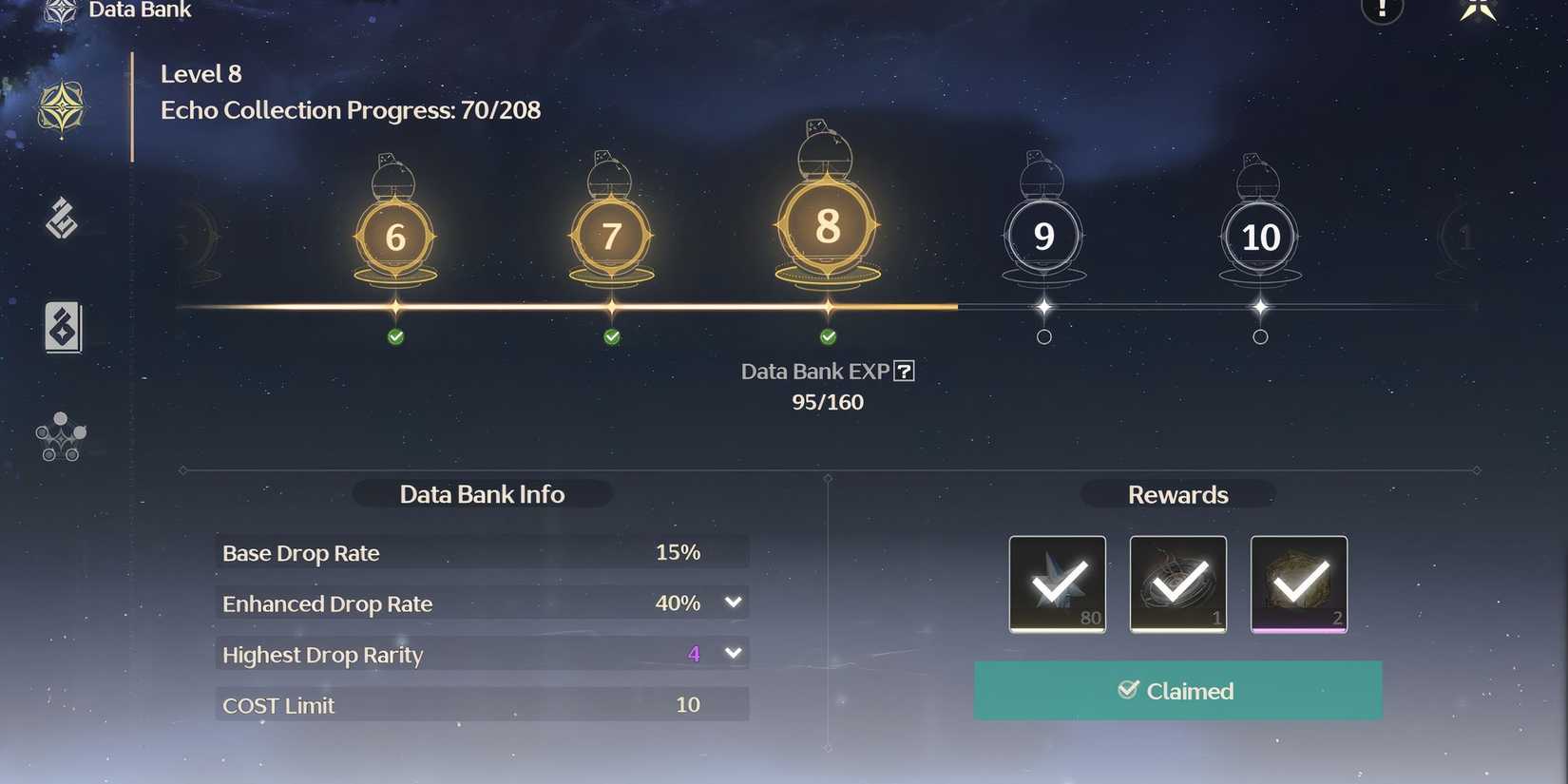Click the echo book sidebar icon
The image size is (1568, 784).
(62, 327)
